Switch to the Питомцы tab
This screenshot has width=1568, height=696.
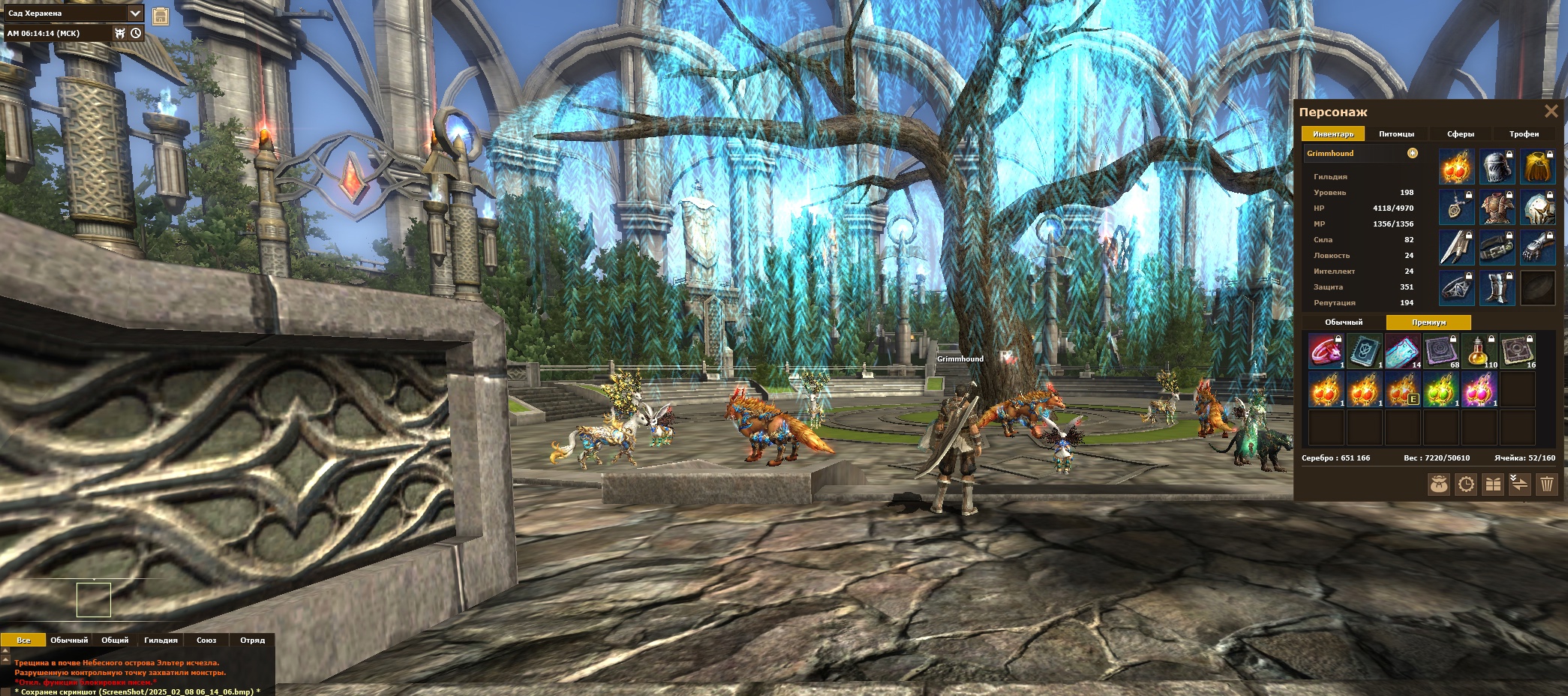click(1396, 134)
